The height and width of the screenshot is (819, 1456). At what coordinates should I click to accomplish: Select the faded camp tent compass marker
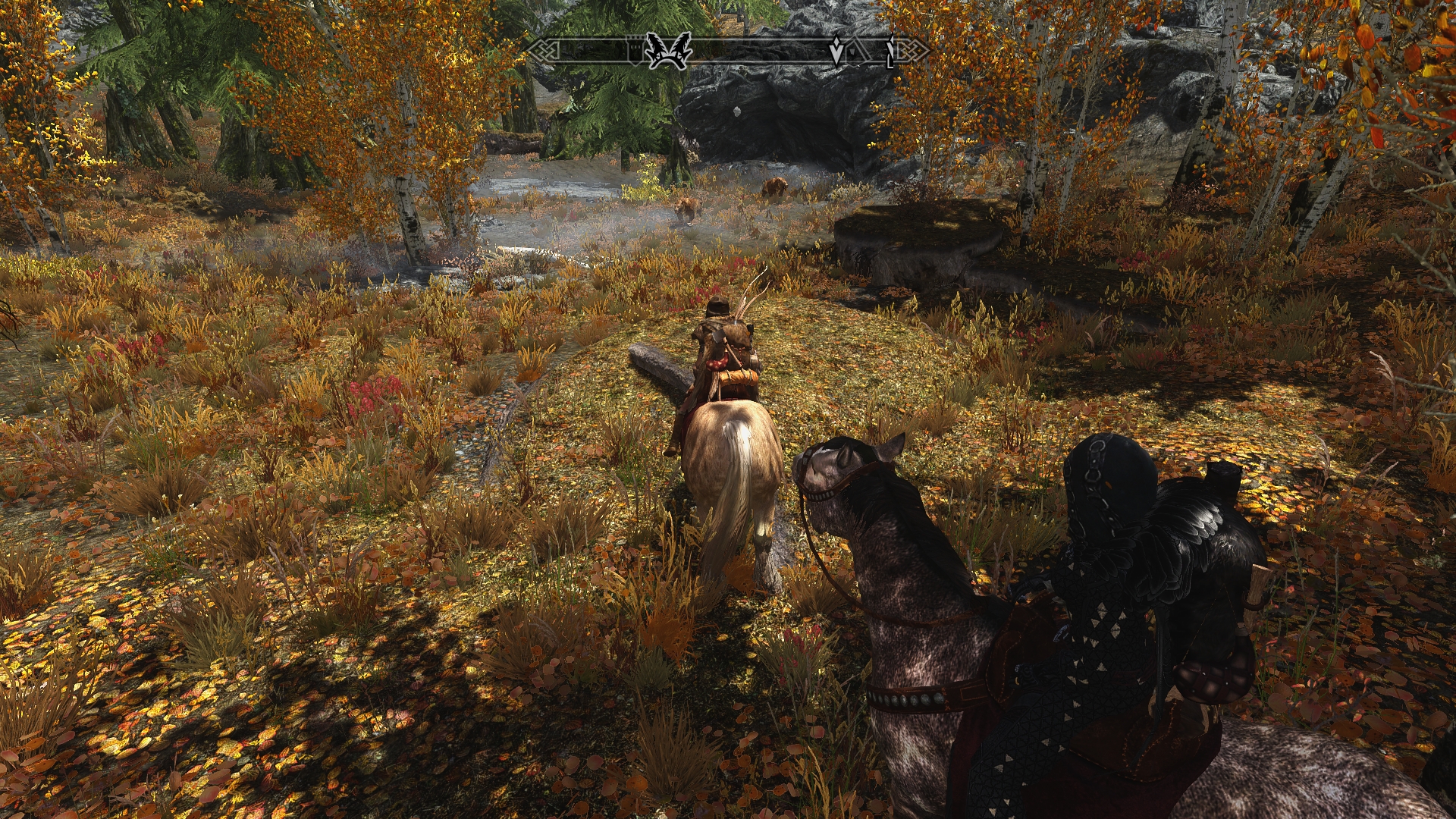[x=855, y=52]
